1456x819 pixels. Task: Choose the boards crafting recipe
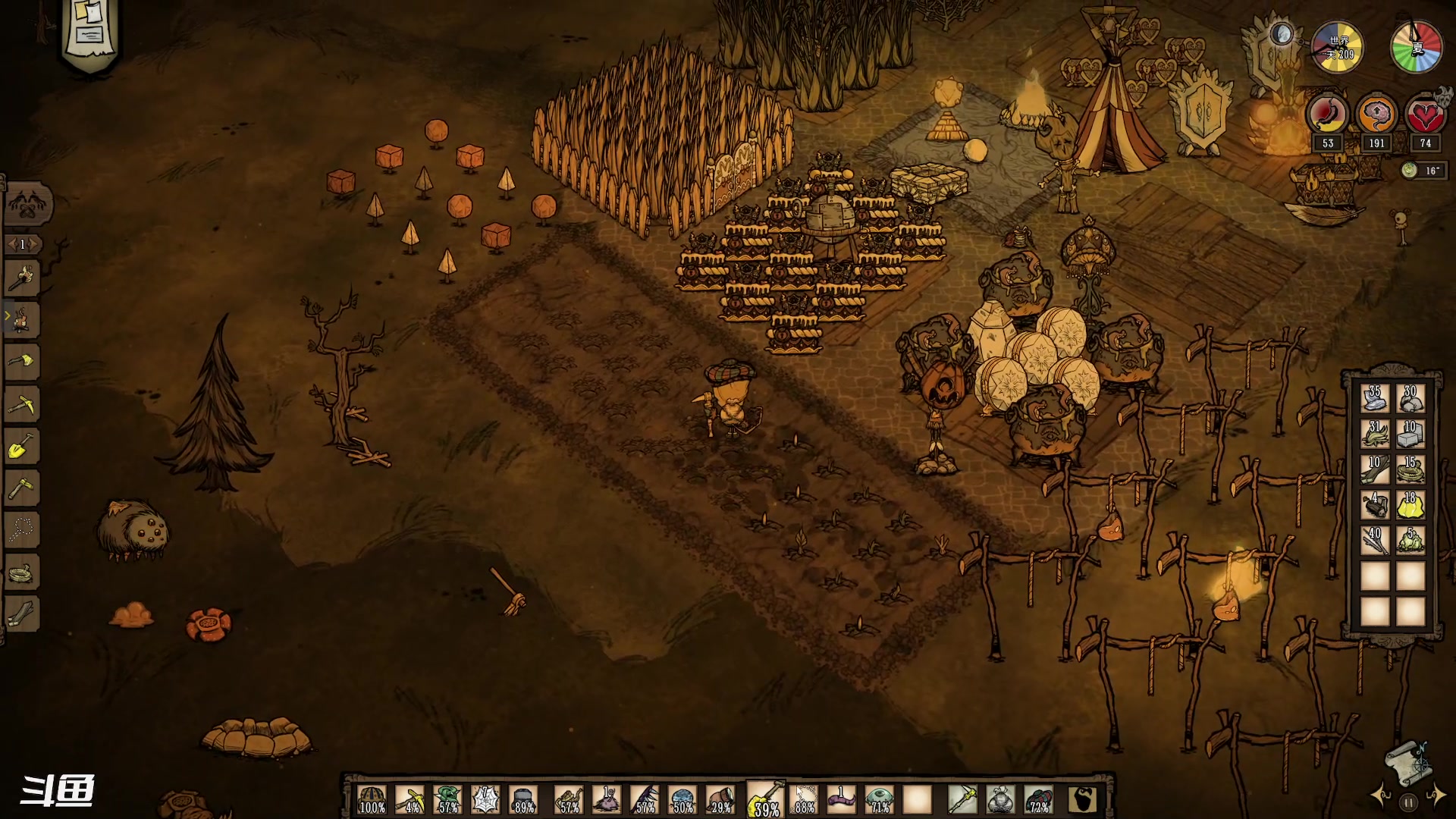click(x=22, y=613)
